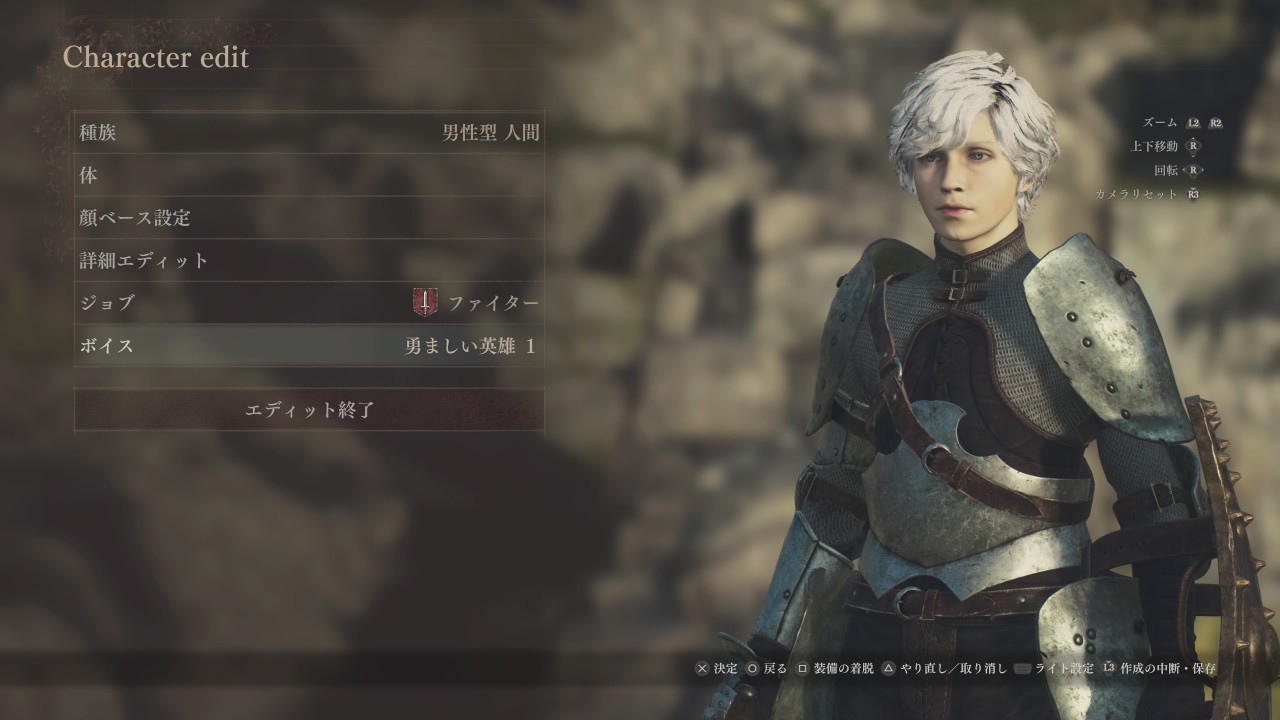Select the ボイス voice option row
Image resolution: width=1280 pixels, height=720 pixels.
(309, 346)
